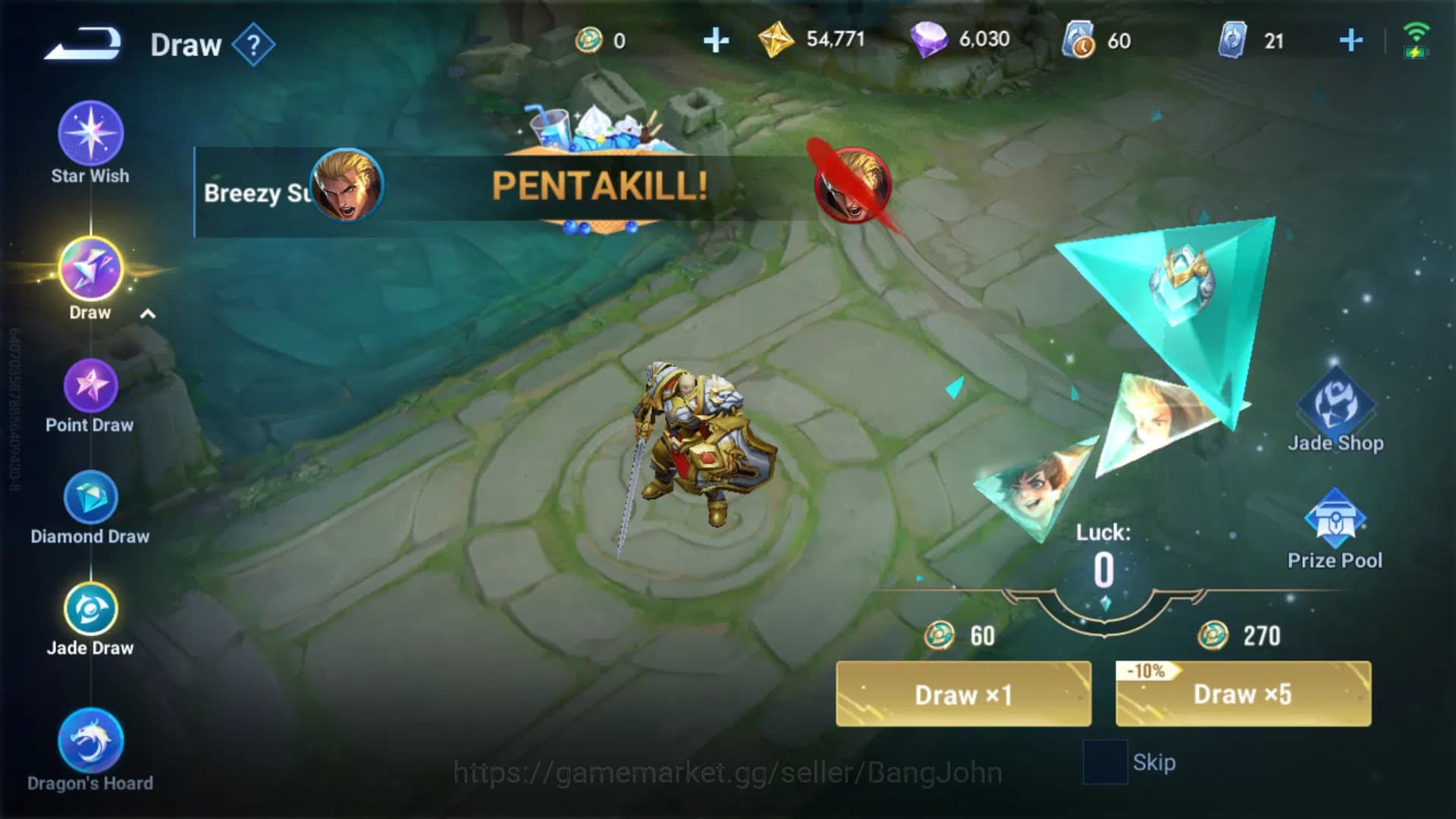Add jade currency with the plus button
The image size is (1456, 819).
click(716, 40)
